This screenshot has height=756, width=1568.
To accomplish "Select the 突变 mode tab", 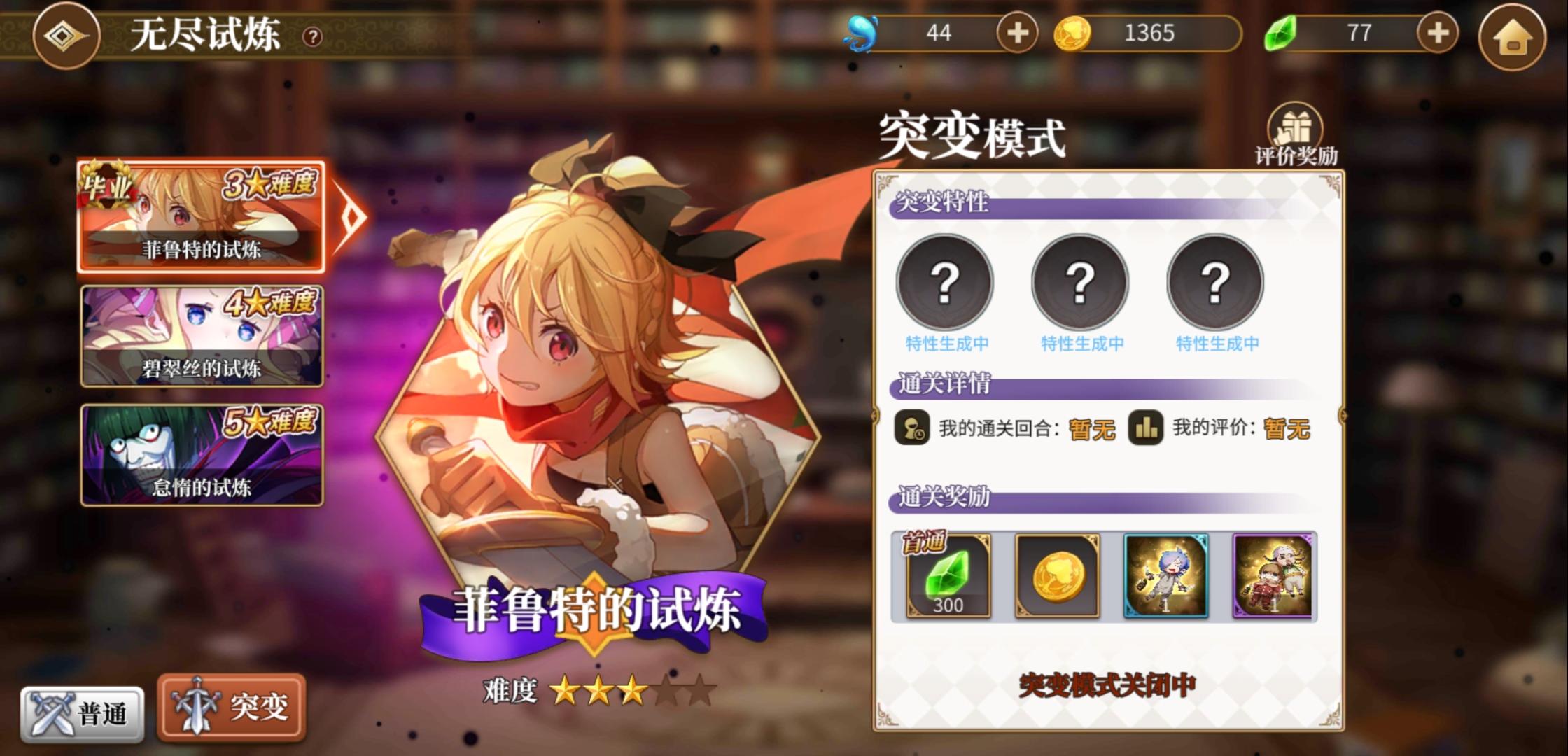I will click(x=231, y=707).
